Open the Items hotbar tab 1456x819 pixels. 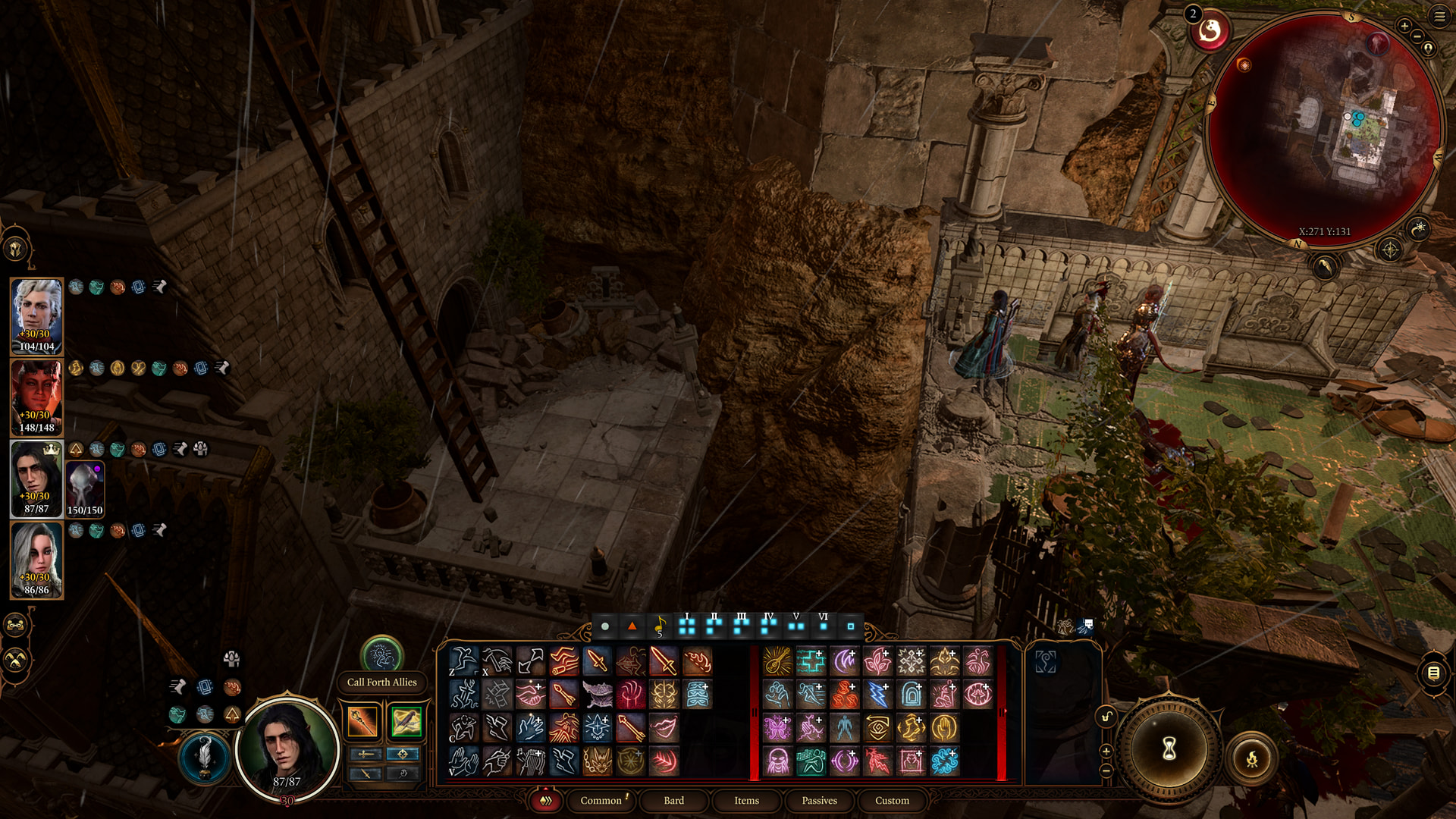click(746, 800)
